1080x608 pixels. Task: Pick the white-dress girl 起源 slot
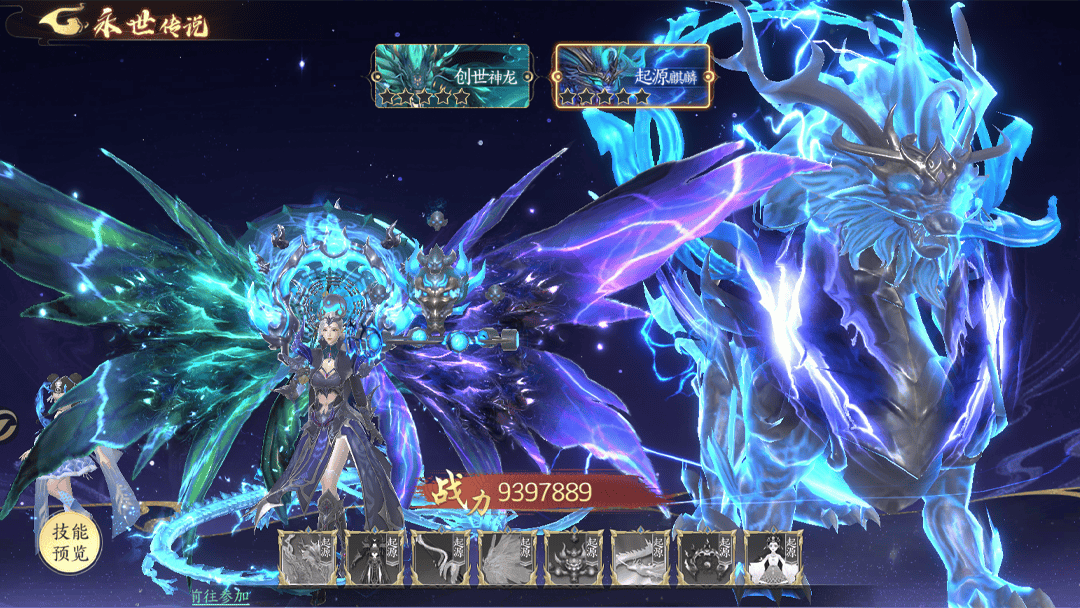(773, 557)
